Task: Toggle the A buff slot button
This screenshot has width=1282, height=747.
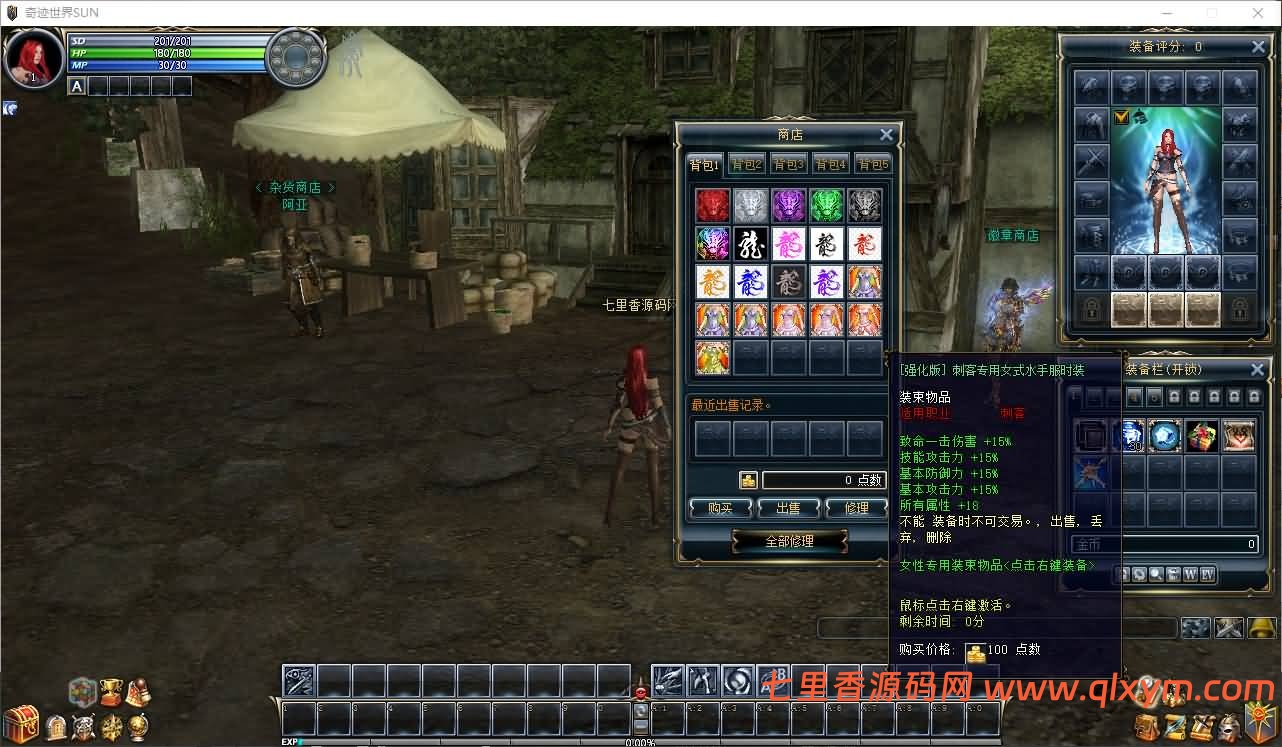Action: pos(76,86)
